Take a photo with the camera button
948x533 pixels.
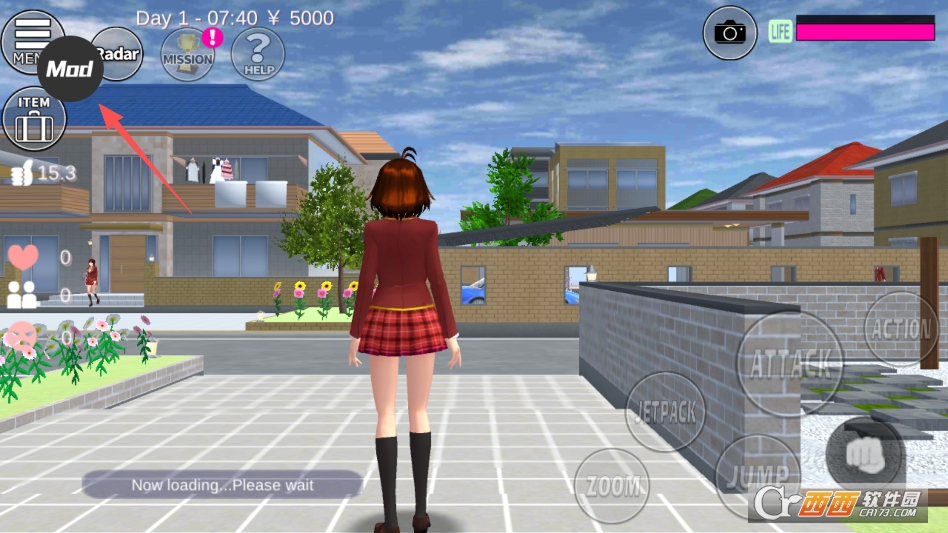pos(730,32)
